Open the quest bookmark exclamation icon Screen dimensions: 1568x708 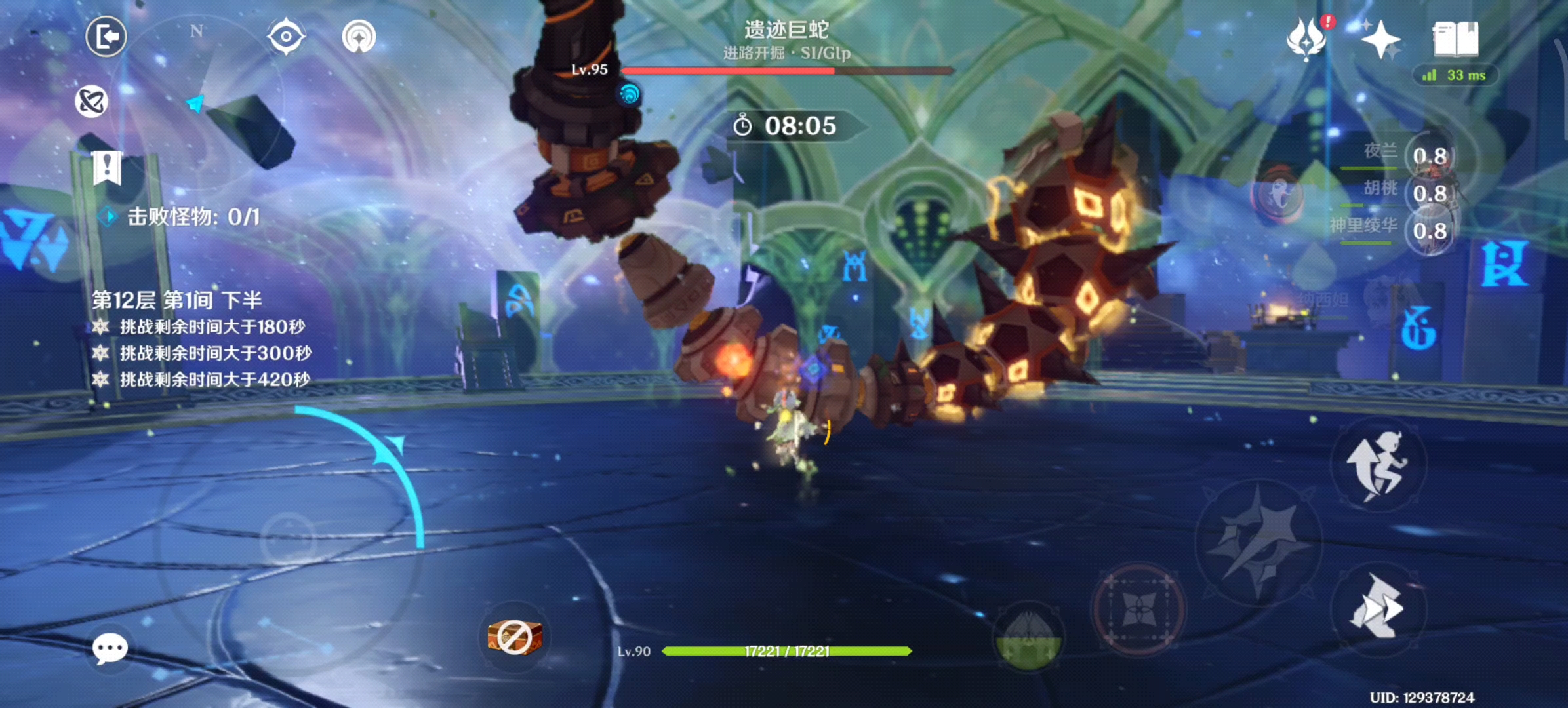pyautogui.click(x=107, y=168)
